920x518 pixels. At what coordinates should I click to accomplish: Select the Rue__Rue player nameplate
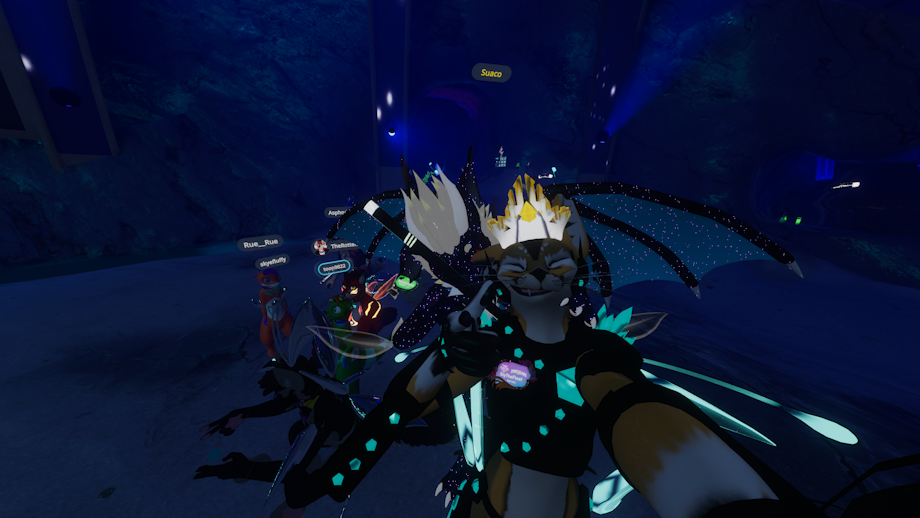click(260, 243)
